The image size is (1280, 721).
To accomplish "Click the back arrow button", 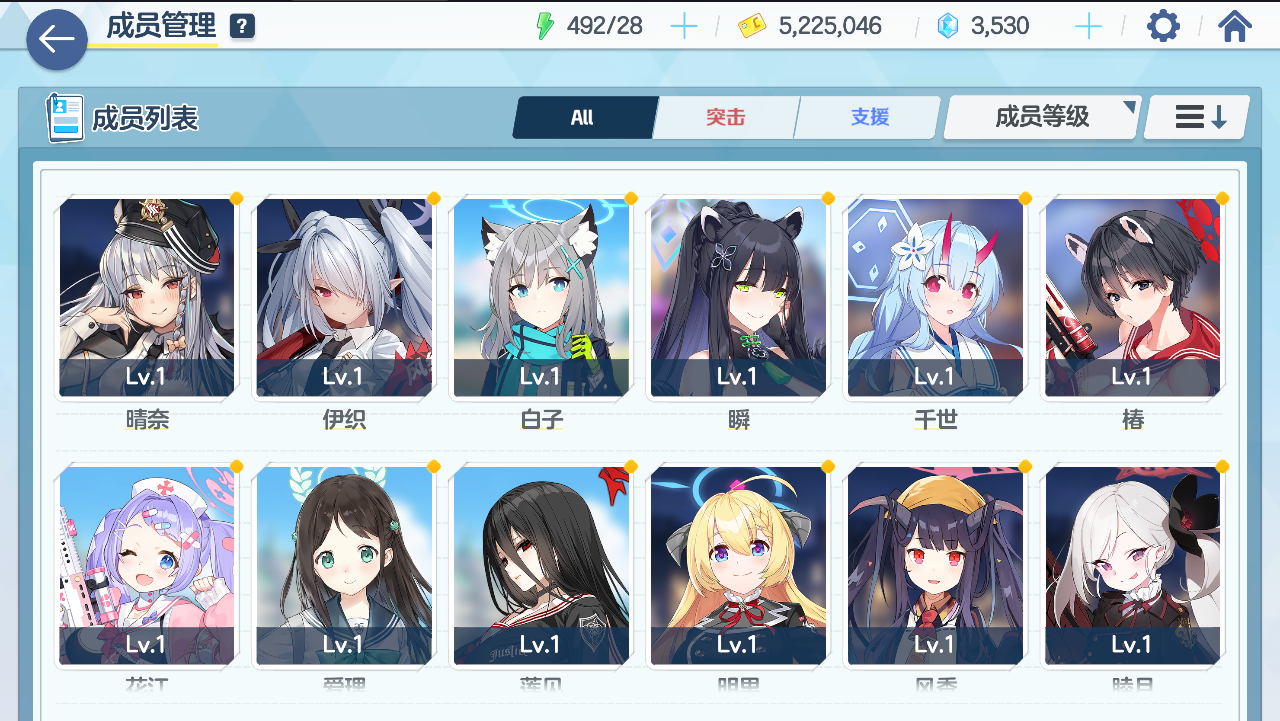I will (56, 39).
